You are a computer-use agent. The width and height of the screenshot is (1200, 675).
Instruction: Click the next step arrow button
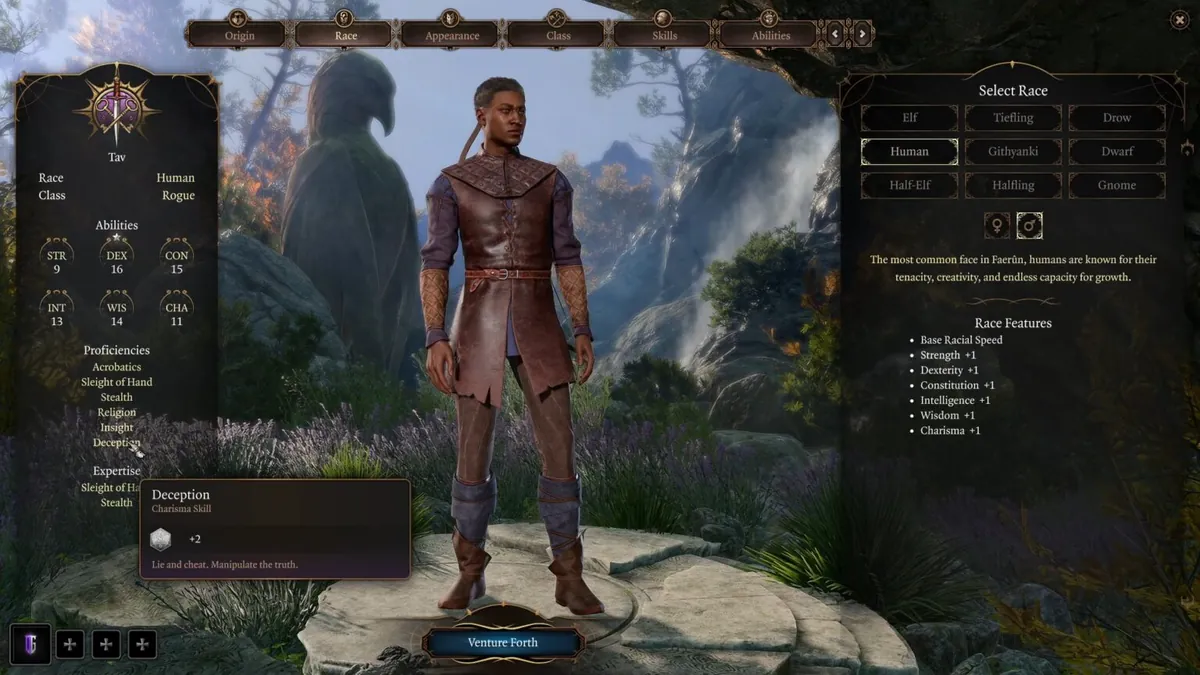862,34
